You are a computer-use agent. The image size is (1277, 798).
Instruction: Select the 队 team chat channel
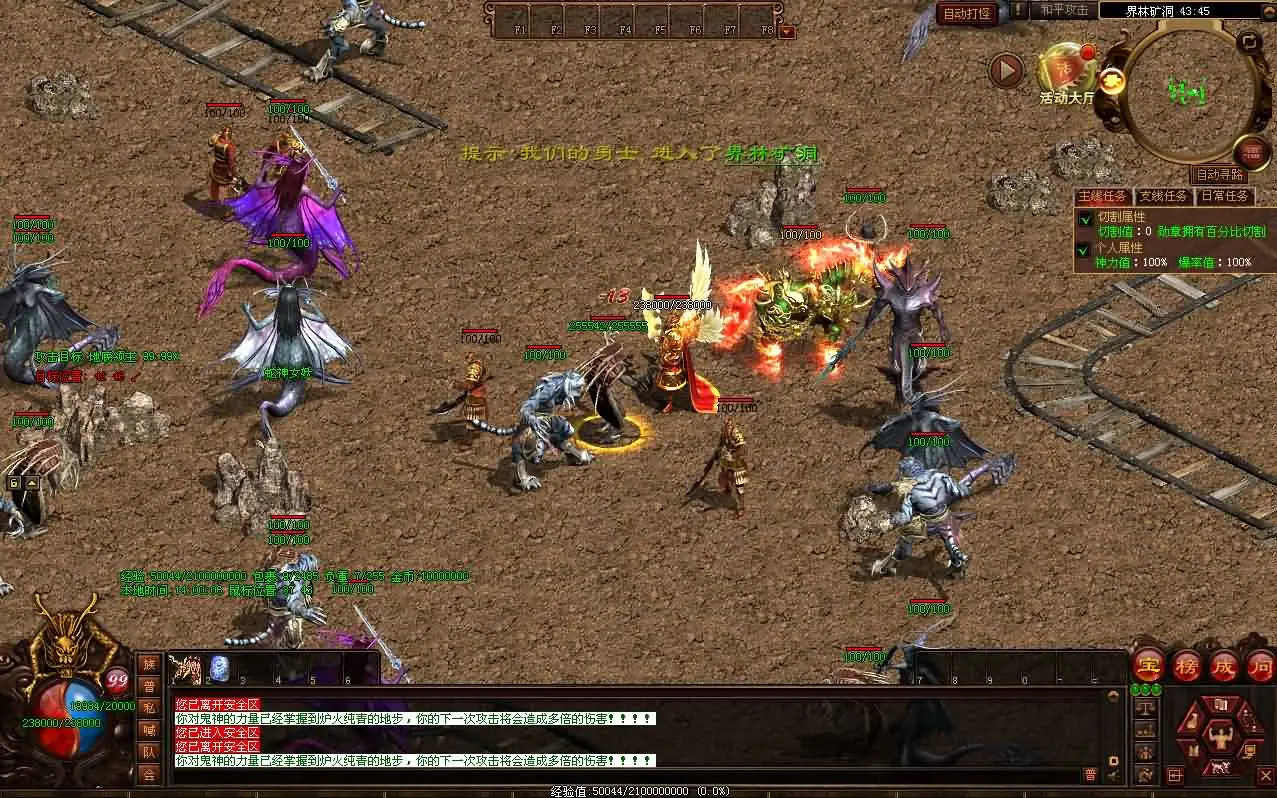[149, 752]
